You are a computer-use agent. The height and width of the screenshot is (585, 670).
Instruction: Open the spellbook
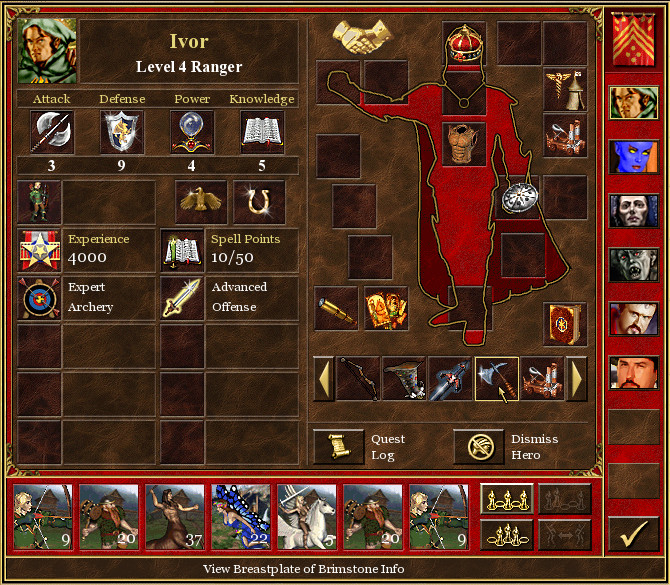pyautogui.click(x=564, y=323)
